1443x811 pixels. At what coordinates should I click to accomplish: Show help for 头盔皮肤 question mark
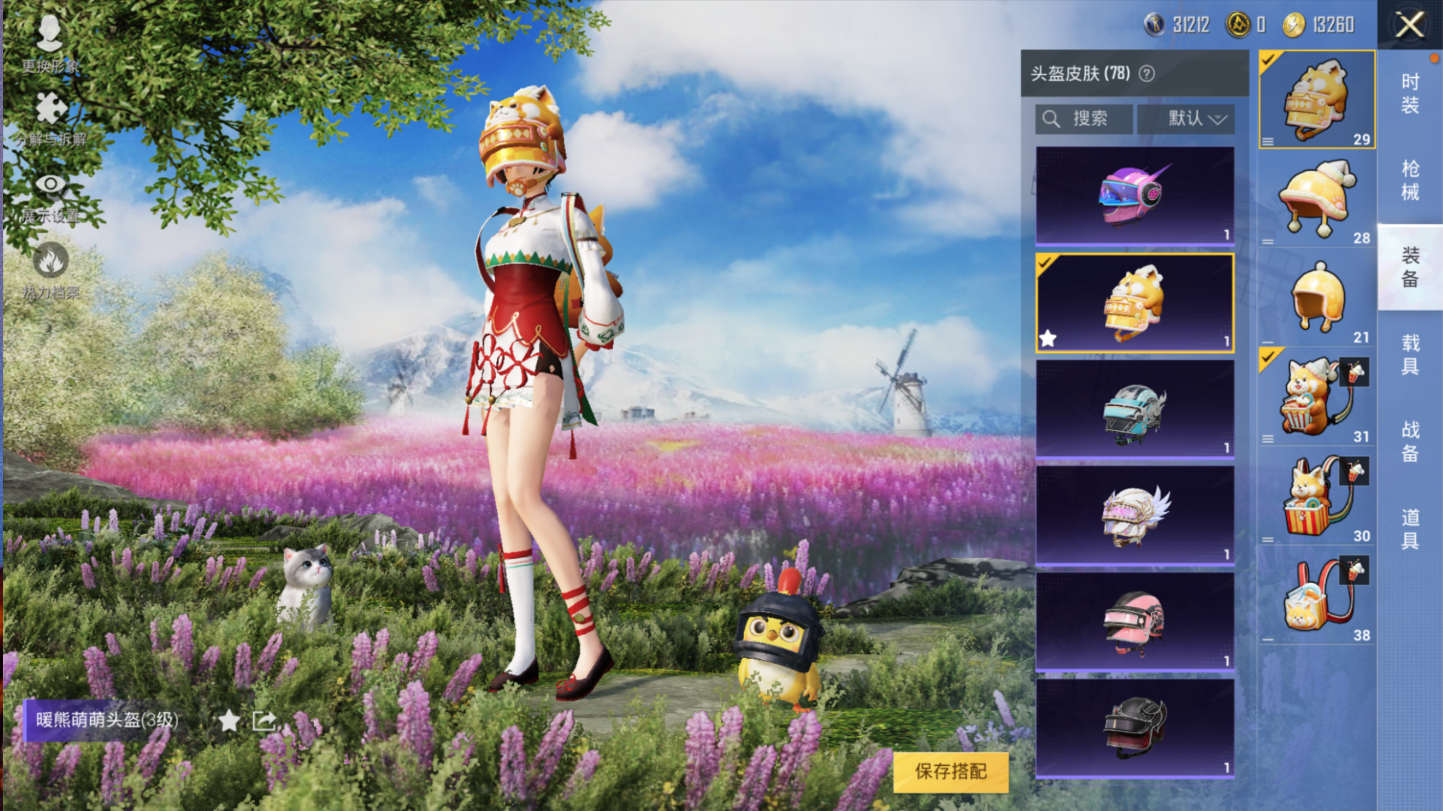coord(1147,74)
